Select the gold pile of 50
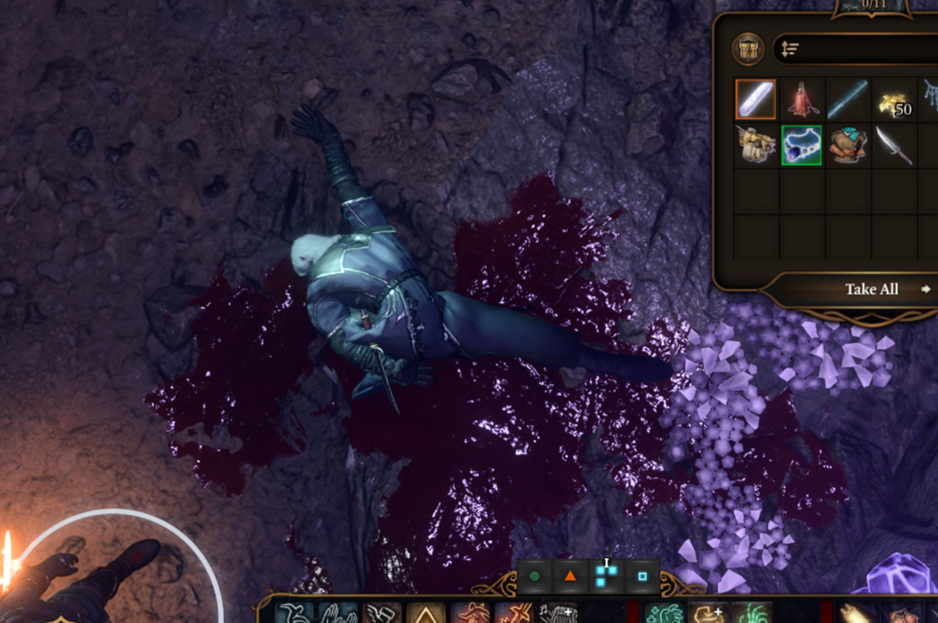The width and height of the screenshot is (938, 623). 894,100
